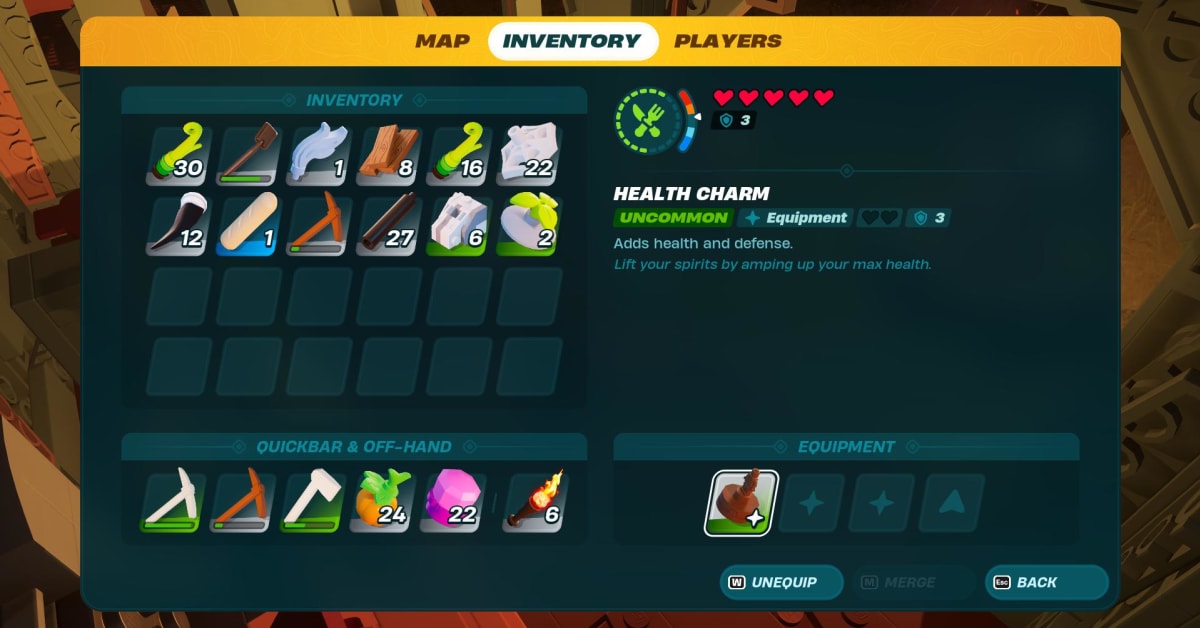
Task: Select the Inventory tab
Action: point(572,41)
